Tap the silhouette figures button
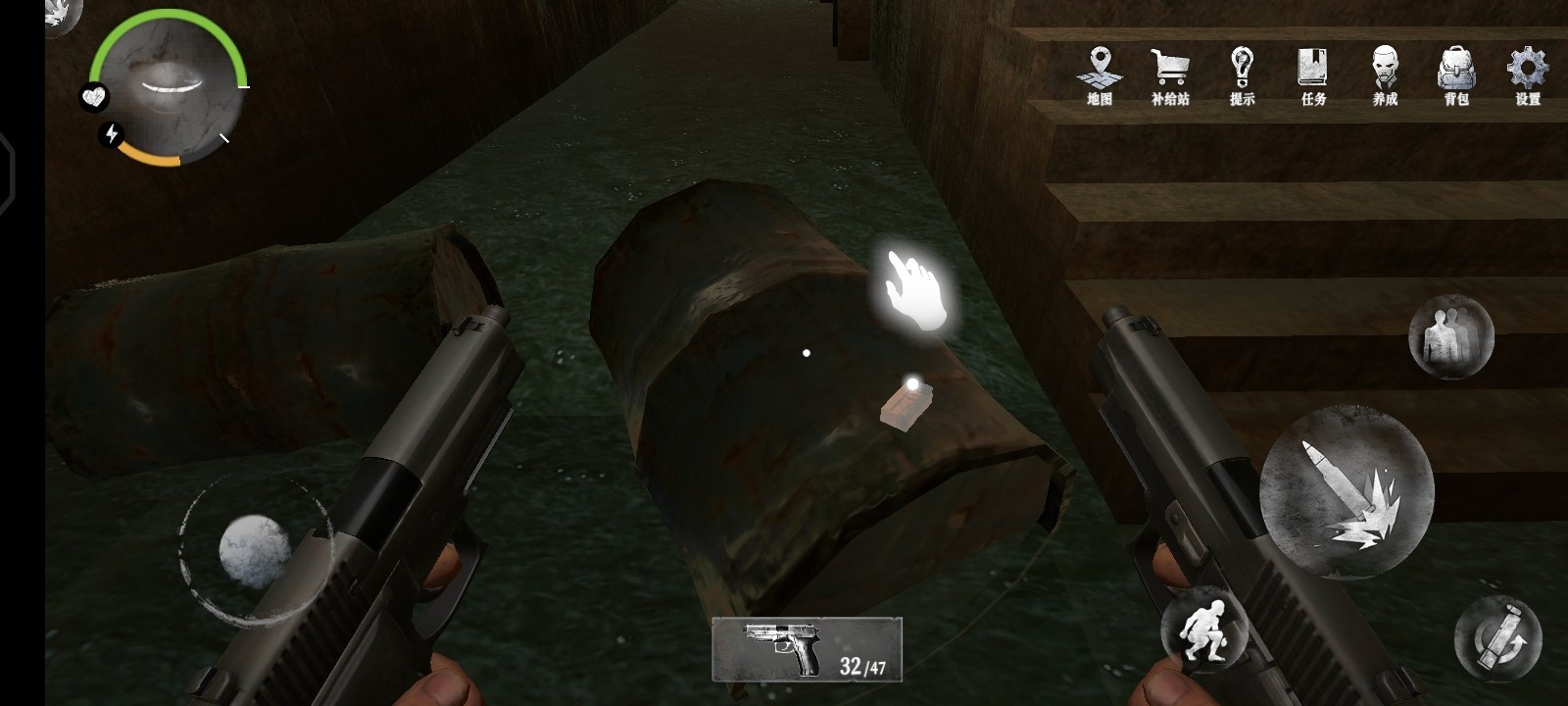 pyautogui.click(x=1450, y=336)
